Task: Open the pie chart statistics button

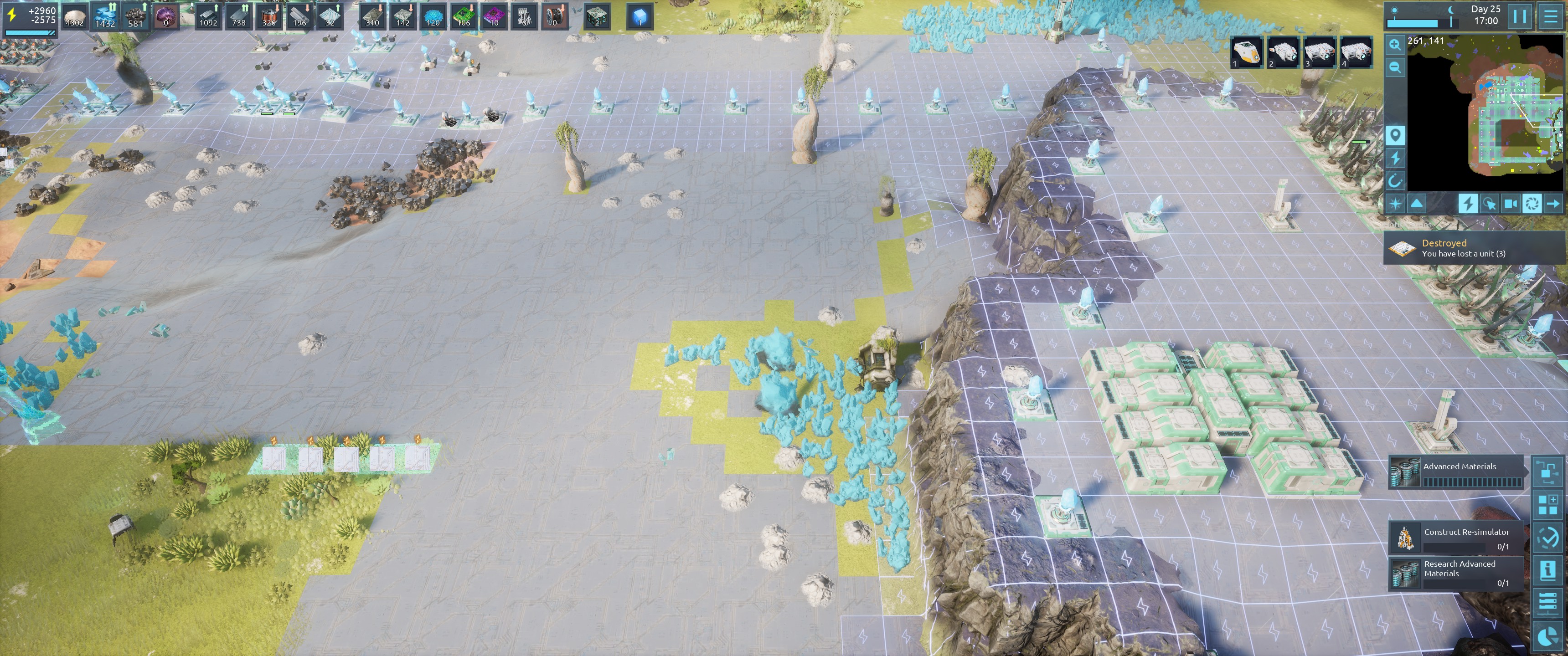Action: point(1547,636)
